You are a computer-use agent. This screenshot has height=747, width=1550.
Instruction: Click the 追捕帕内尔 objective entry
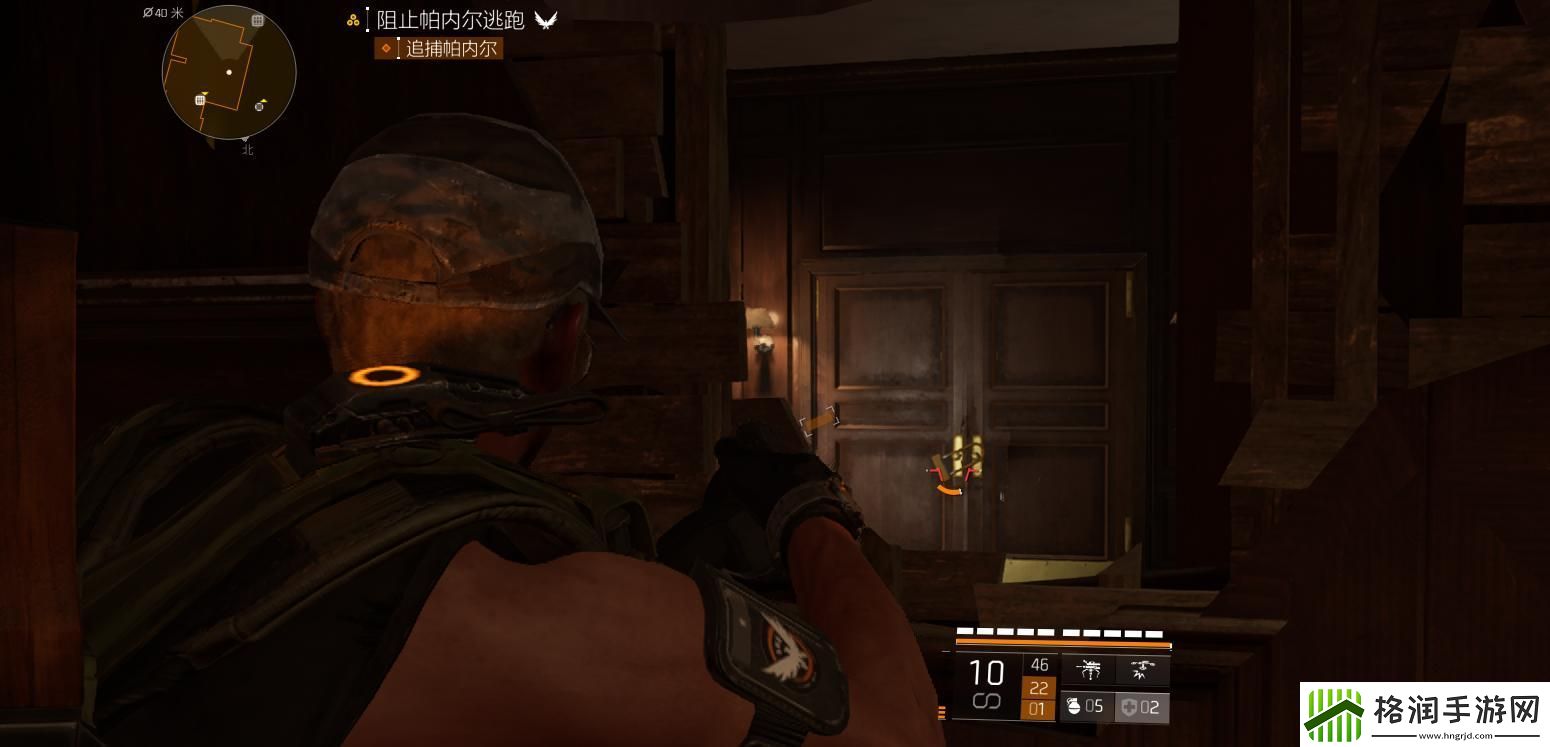[x=451, y=48]
